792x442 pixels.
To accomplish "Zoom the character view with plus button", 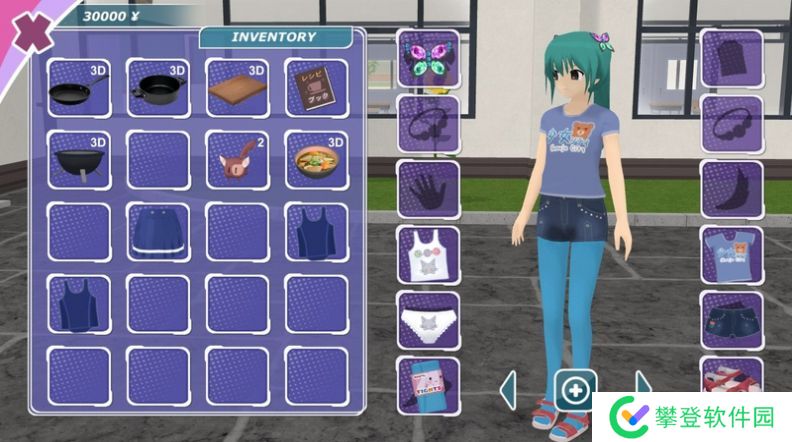I will pos(576,389).
